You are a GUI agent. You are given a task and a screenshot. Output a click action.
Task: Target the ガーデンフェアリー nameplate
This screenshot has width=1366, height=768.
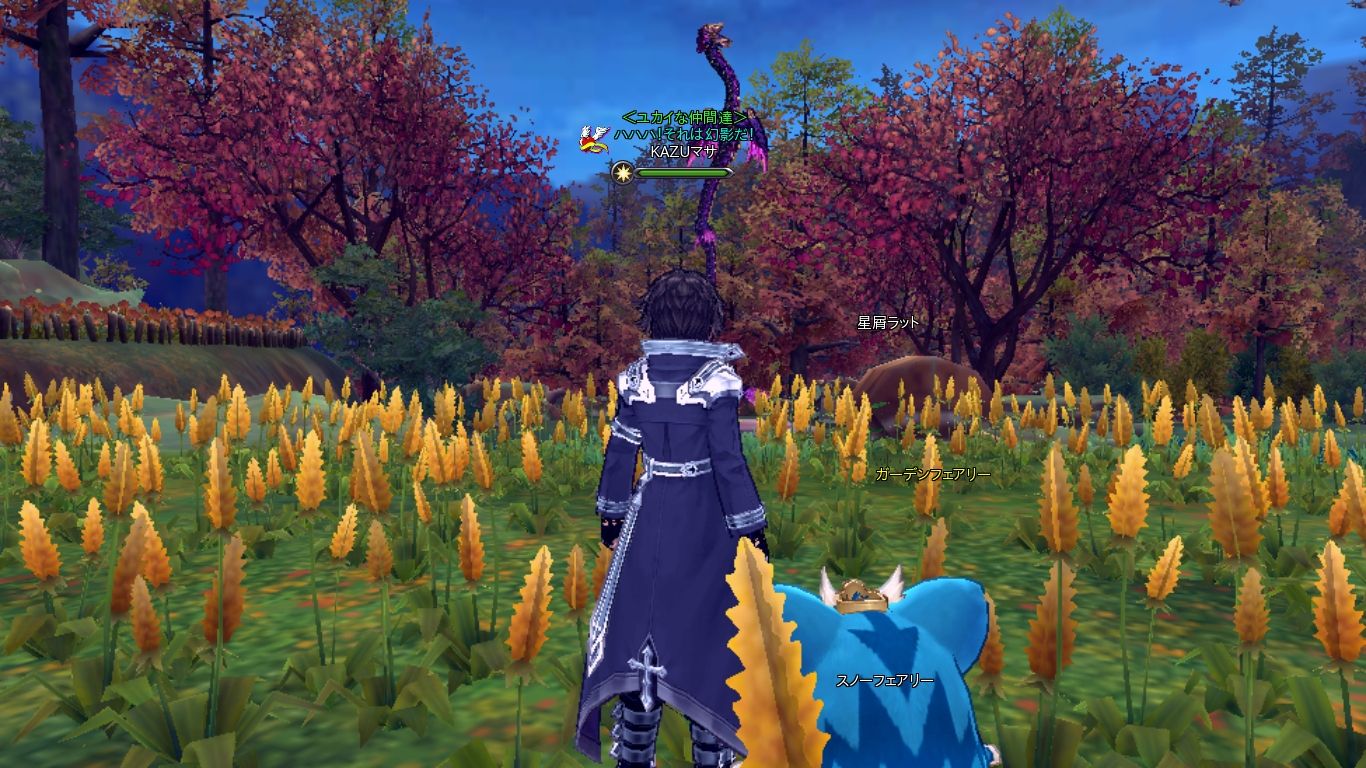click(932, 474)
